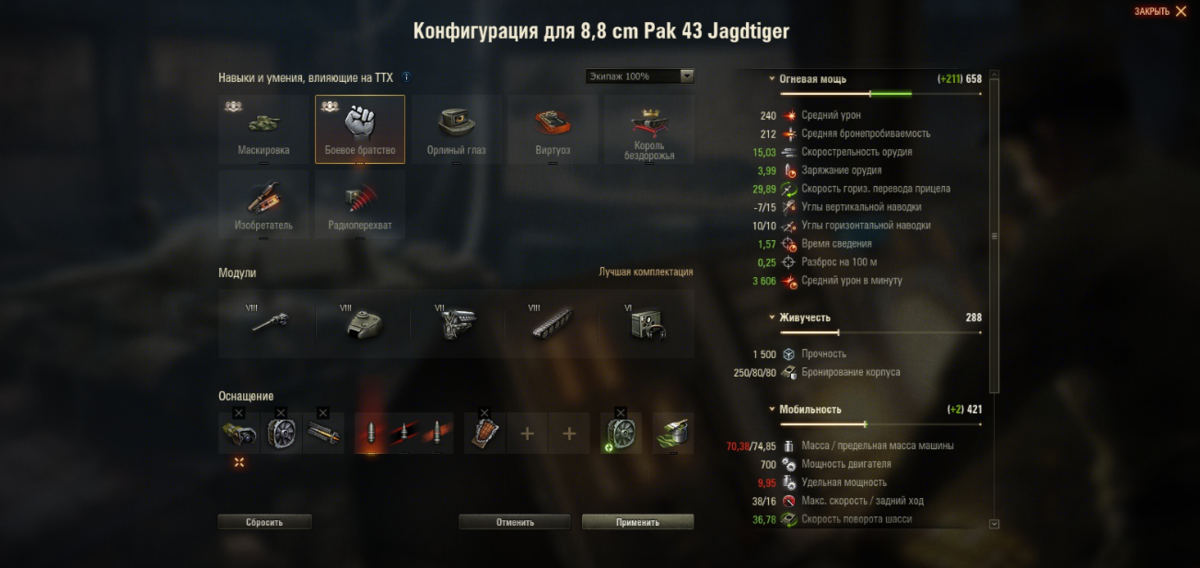Choose the Виртуоз skill
The width and height of the screenshot is (1200, 568).
click(553, 128)
